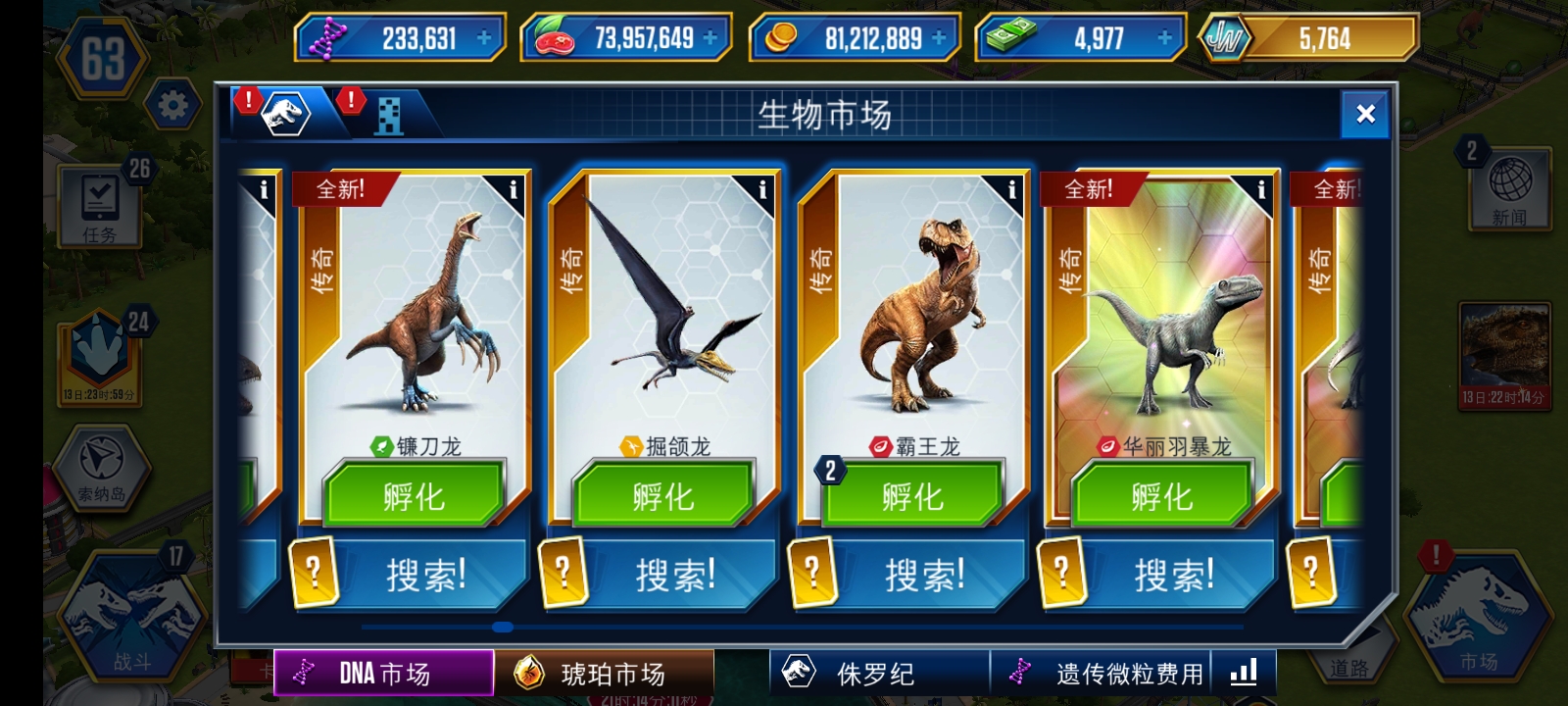Search for 掘颌龙 using 搜索 button
The height and width of the screenshot is (706, 1568).
(675, 575)
